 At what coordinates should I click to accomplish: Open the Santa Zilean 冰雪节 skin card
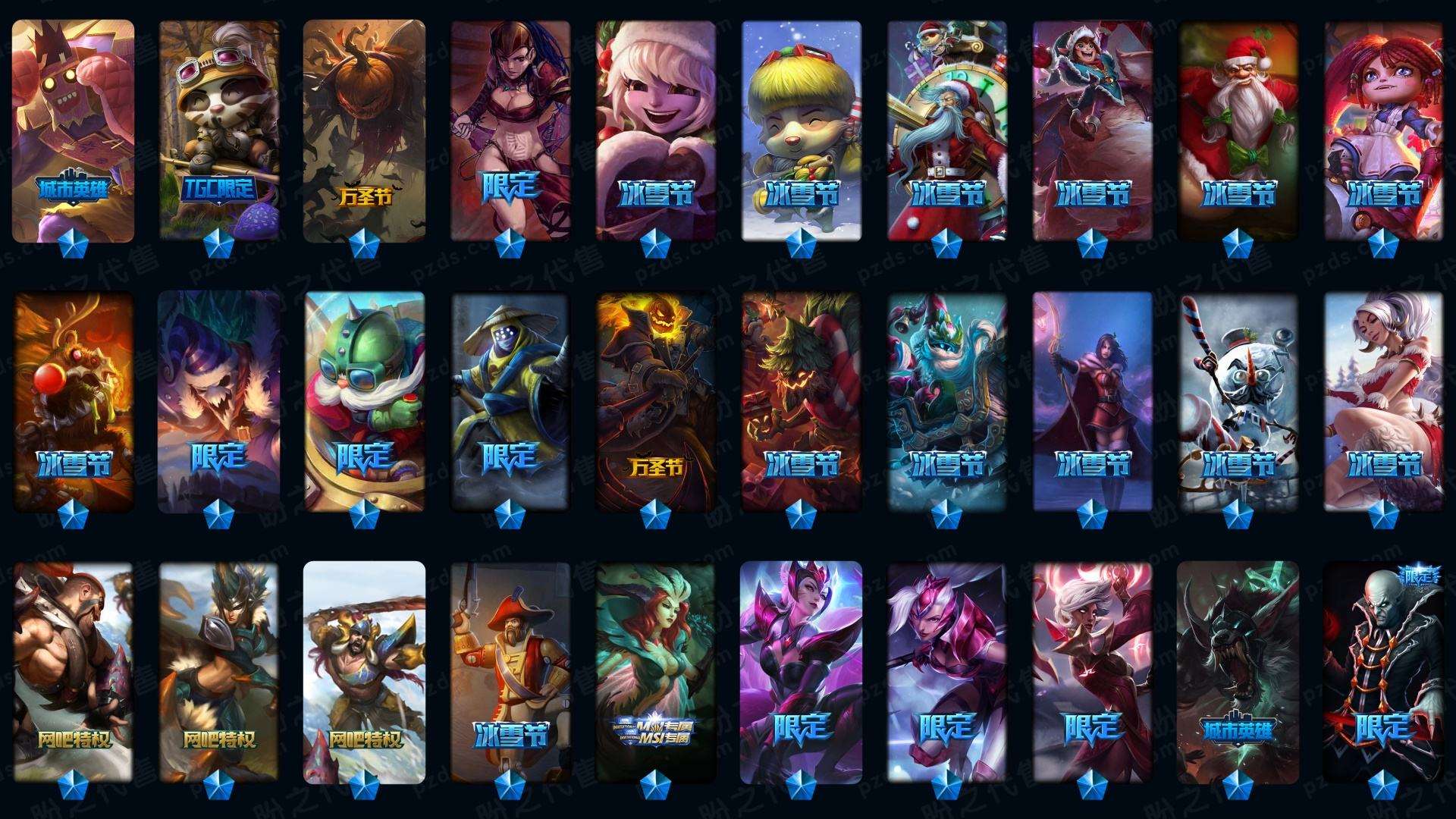click(x=947, y=129)
